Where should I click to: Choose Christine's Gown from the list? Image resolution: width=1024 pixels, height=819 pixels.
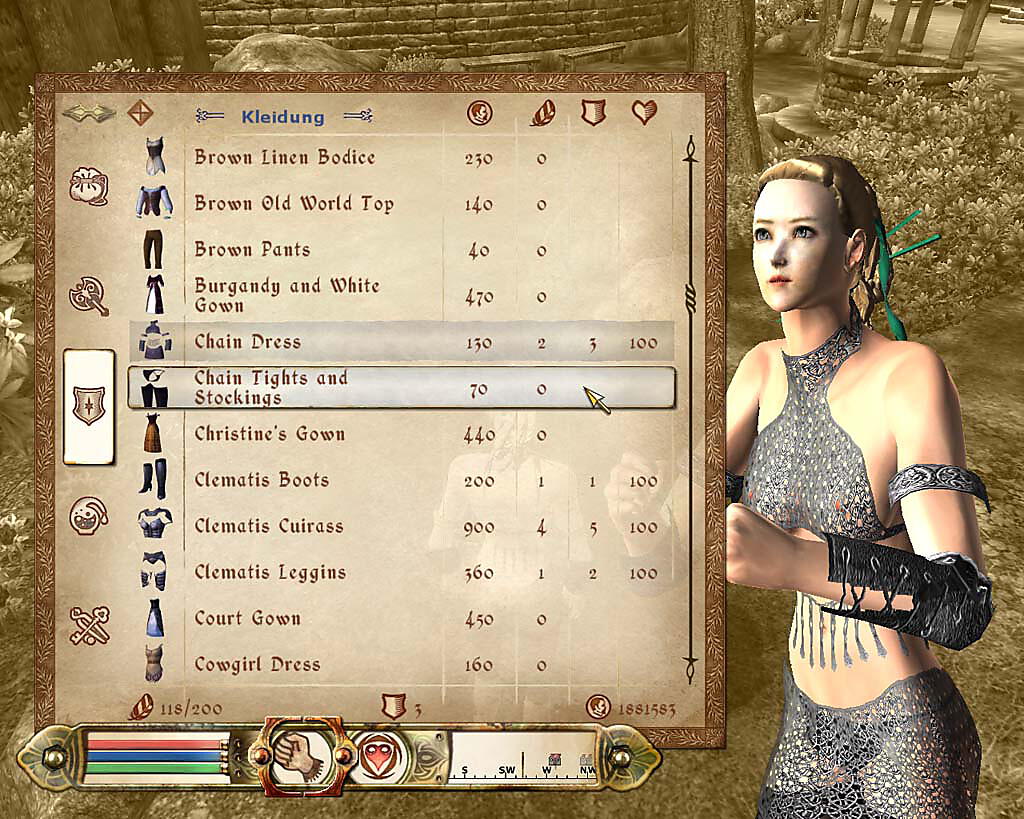click(x=269, y=434)
